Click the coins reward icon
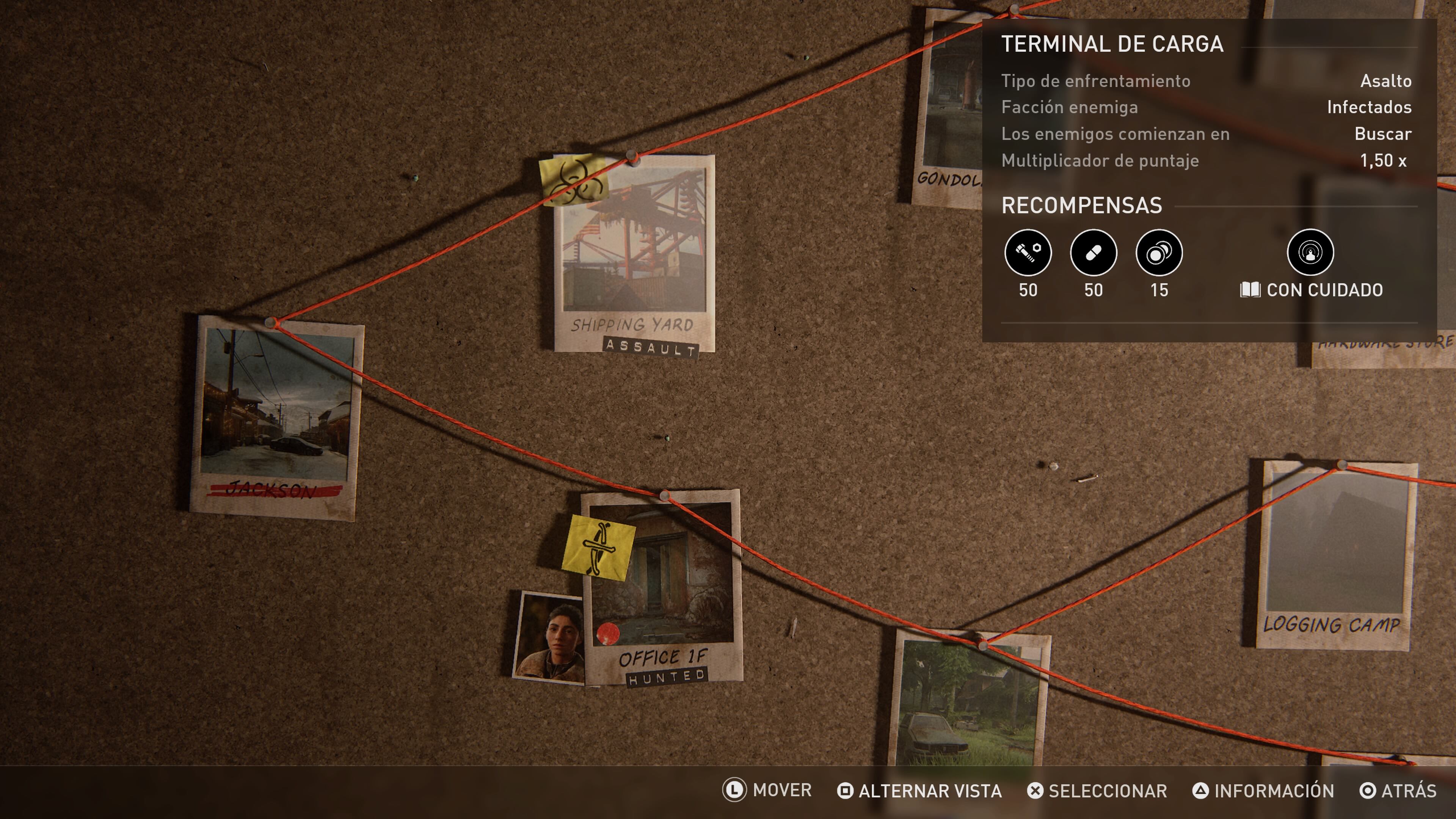1456x819 pixels. [1159, 253]
